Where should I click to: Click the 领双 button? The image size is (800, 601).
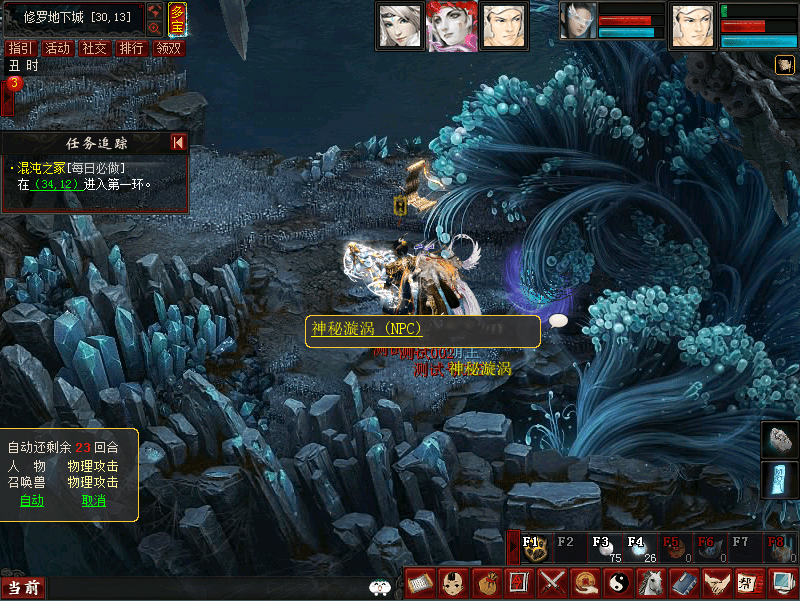(169, 48)
